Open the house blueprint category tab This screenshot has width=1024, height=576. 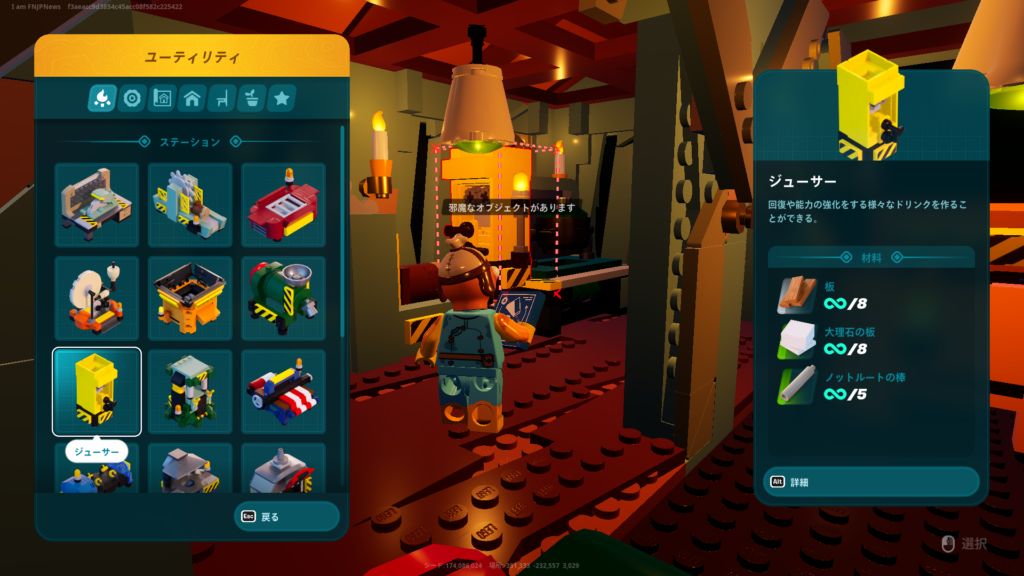point(161,98)
